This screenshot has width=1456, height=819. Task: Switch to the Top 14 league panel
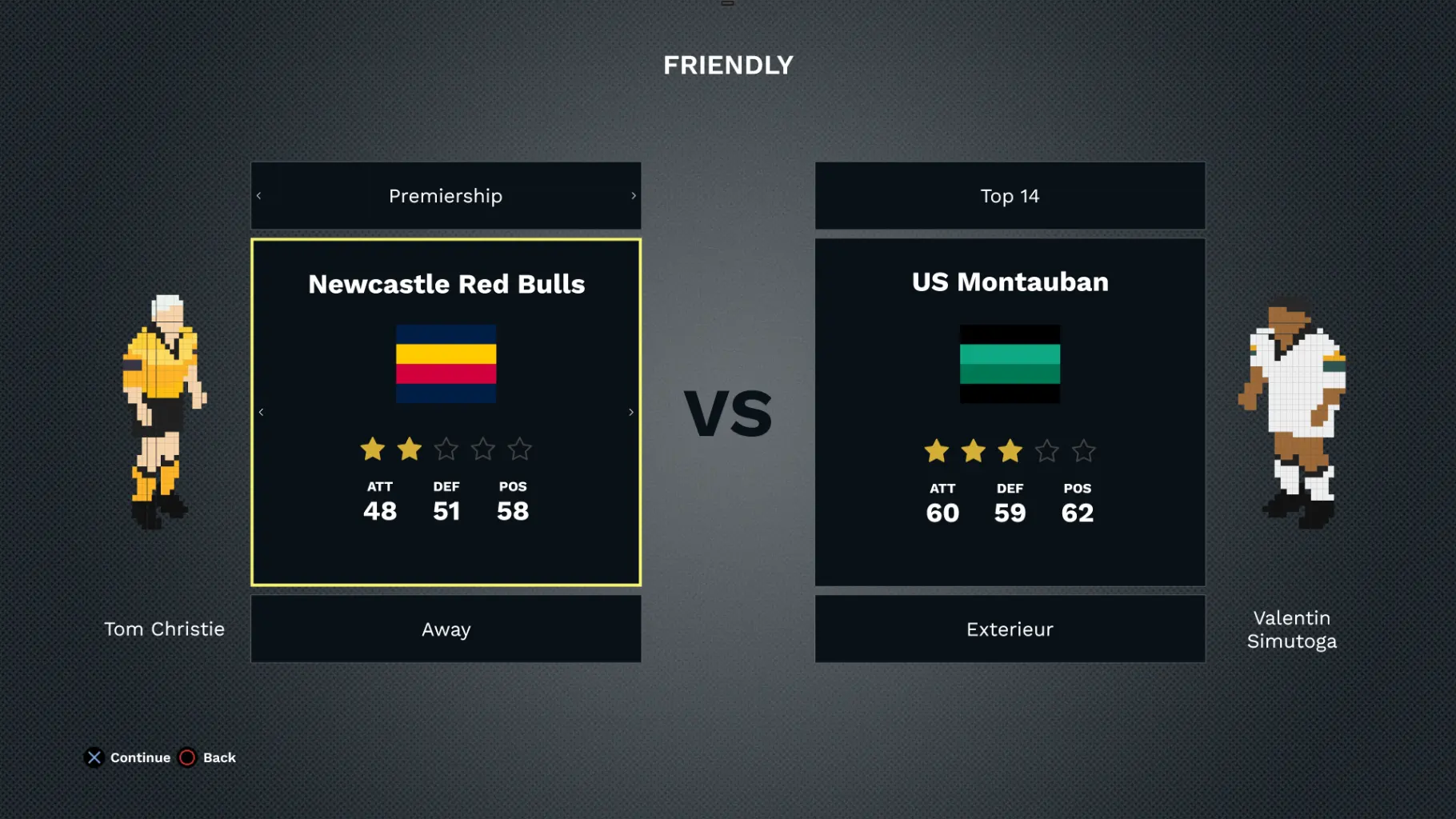pyautogui.click(x=1010, y=195)
